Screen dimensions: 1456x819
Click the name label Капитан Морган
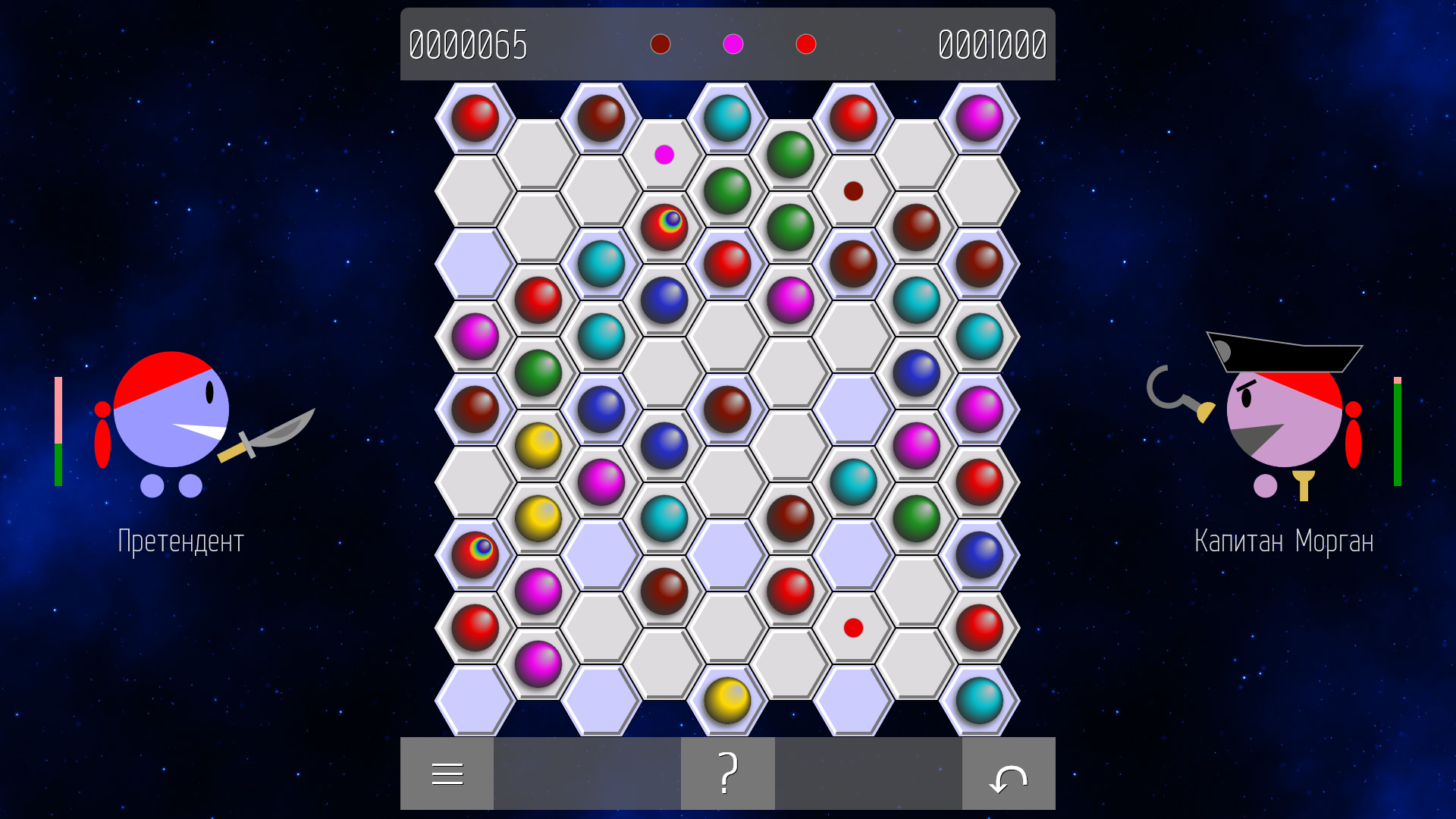pos(1283,540)
